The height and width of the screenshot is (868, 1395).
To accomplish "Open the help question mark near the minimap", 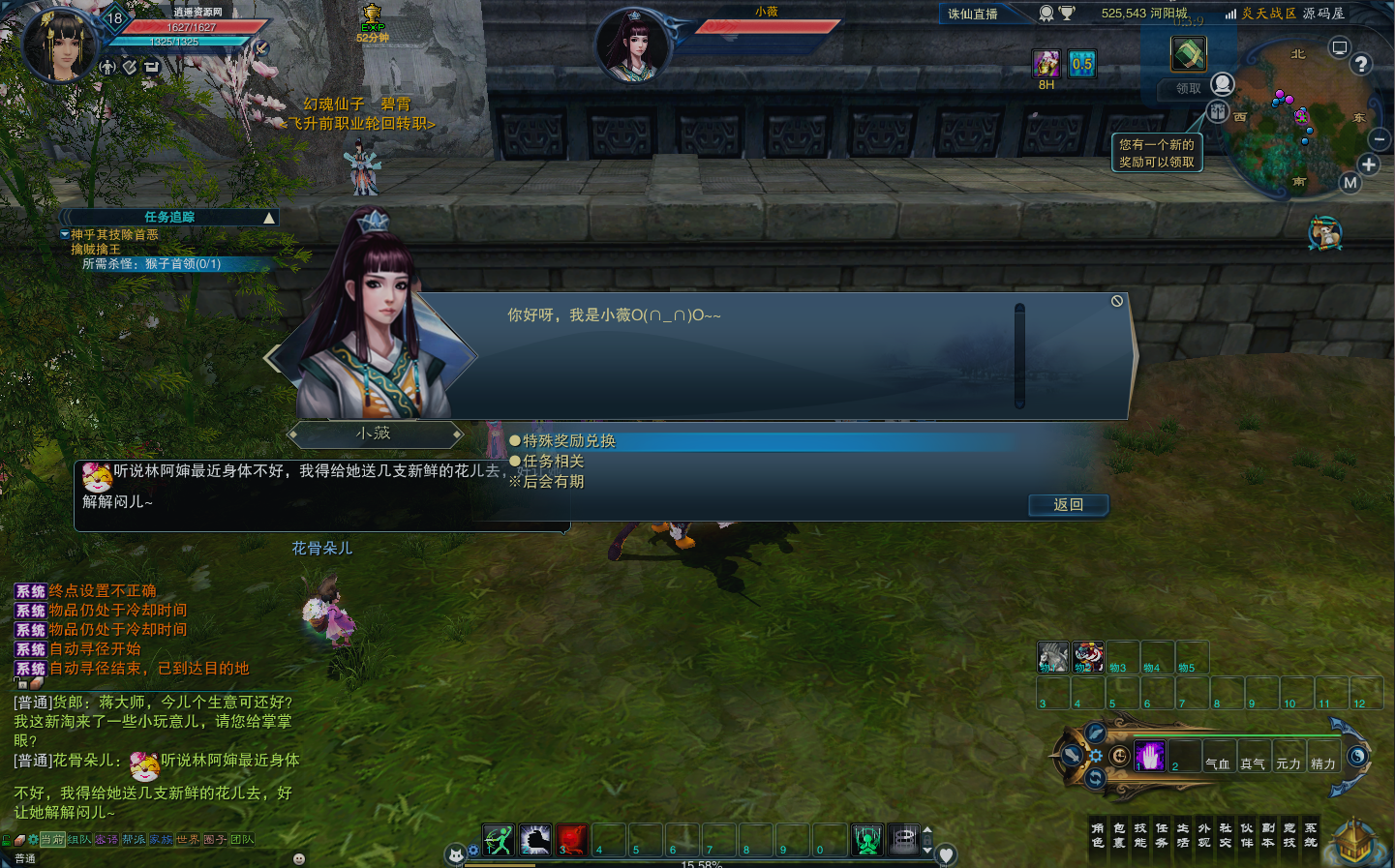I will click(x=1361, y=65).
